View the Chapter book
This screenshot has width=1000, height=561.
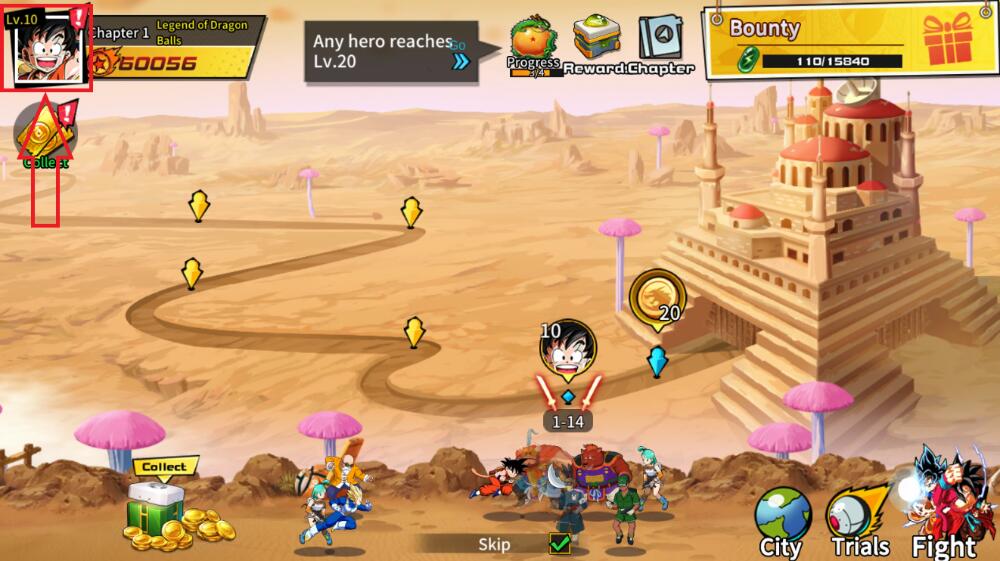click(x=660, y=41)
